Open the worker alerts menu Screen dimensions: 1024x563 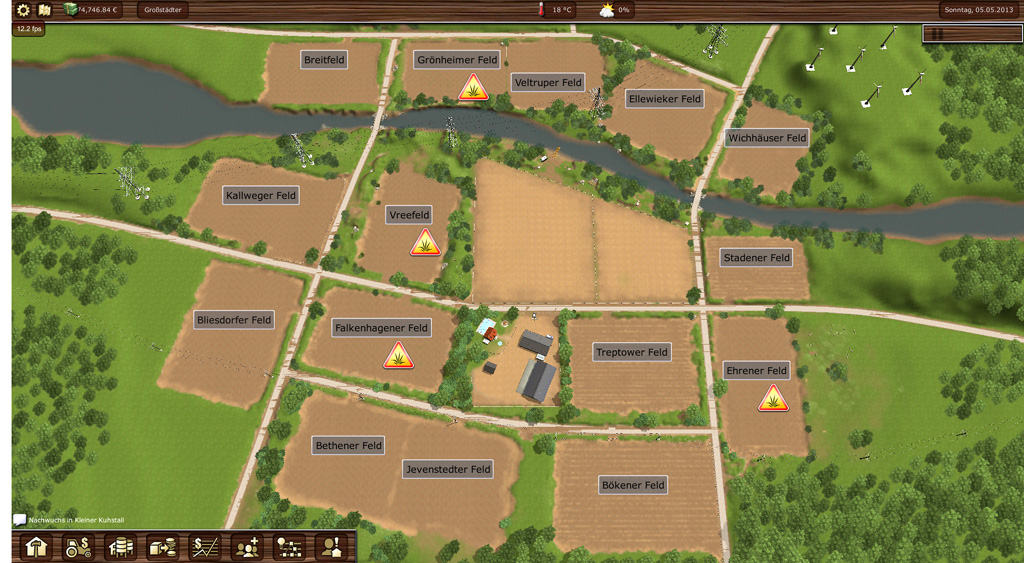click(x=330, y=547)
